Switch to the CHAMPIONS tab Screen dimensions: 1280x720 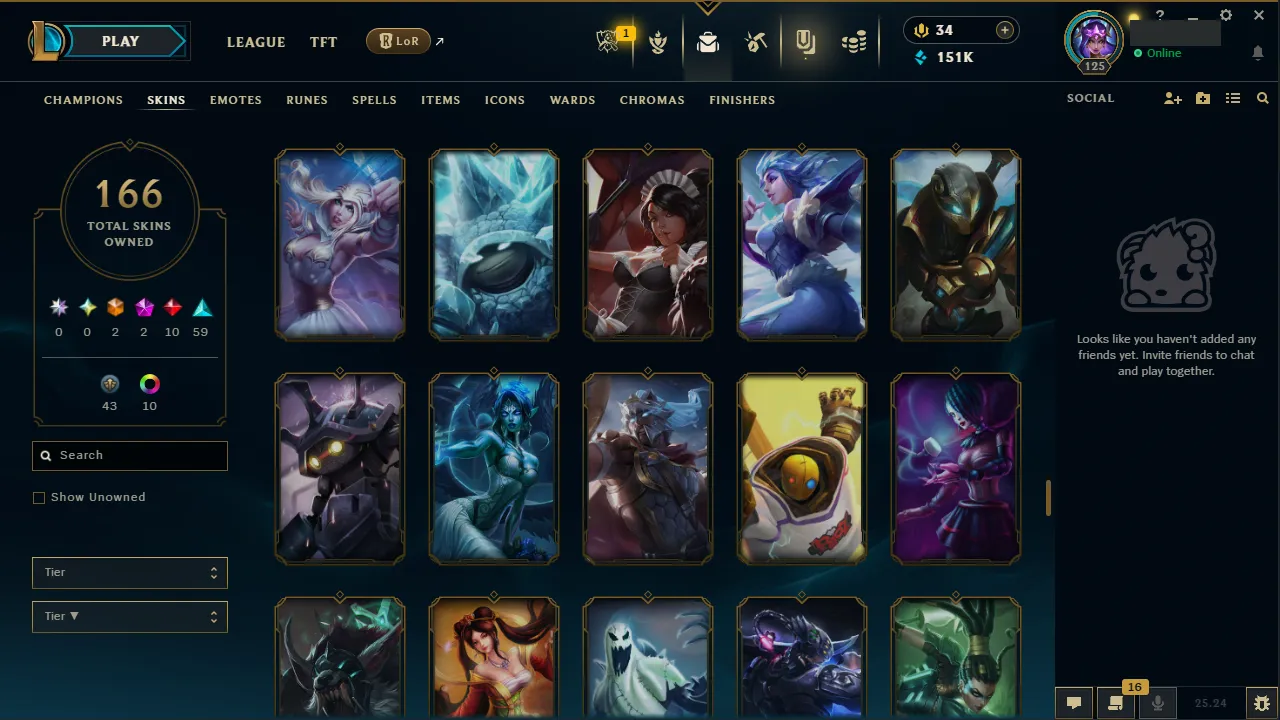[83, 100]
